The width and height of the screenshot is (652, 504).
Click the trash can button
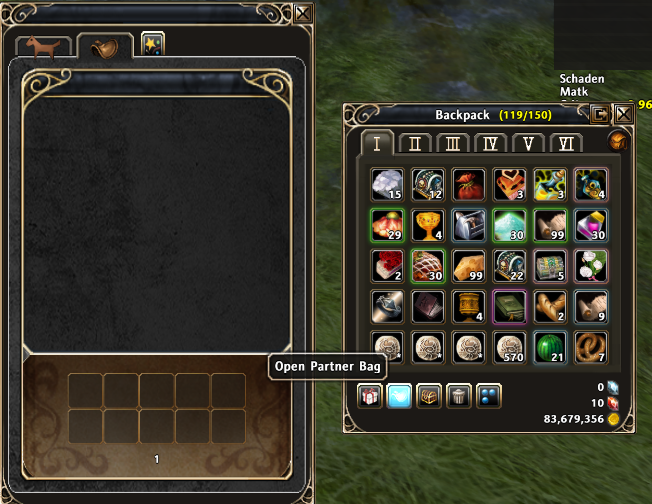coord(460,396)
